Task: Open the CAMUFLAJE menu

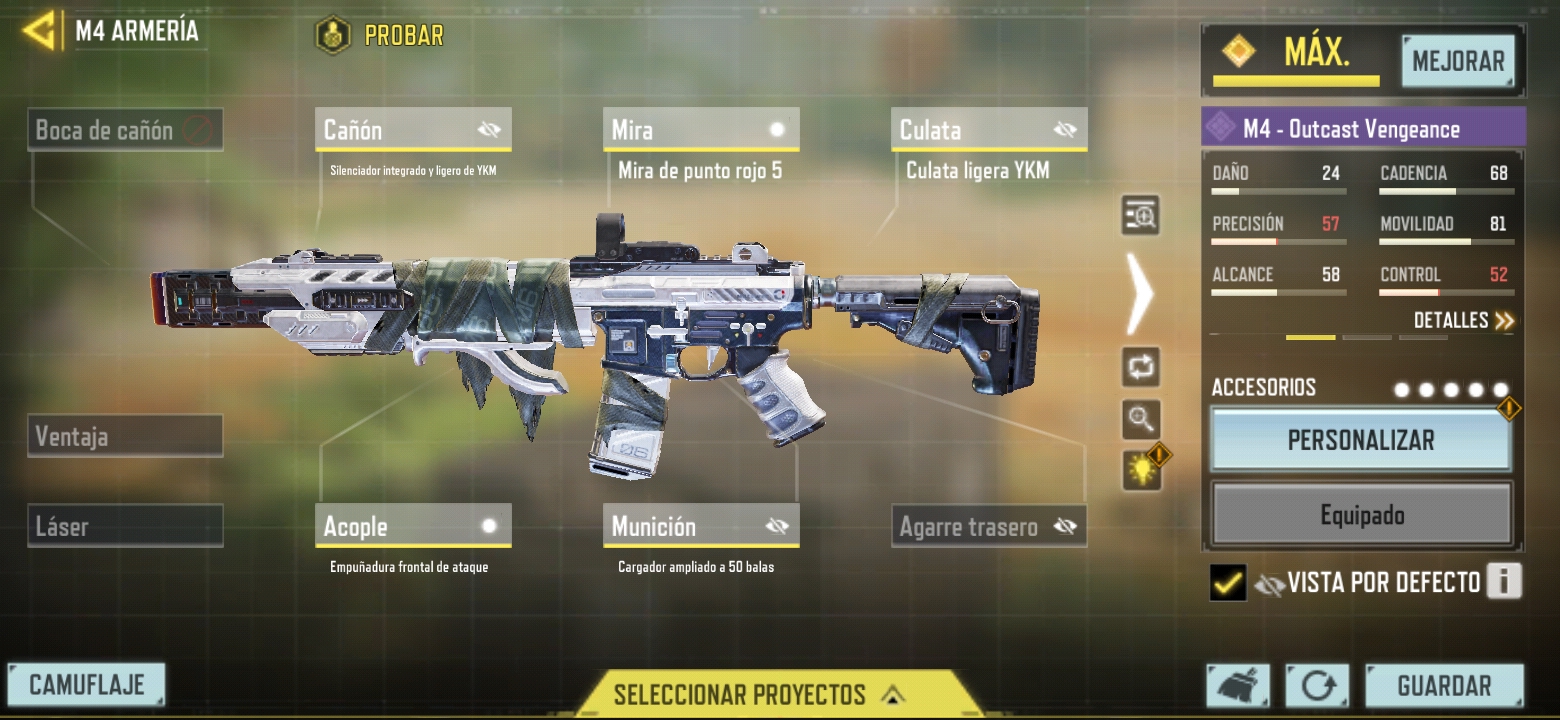Action: pyautogui.click(x=87, y=685)
